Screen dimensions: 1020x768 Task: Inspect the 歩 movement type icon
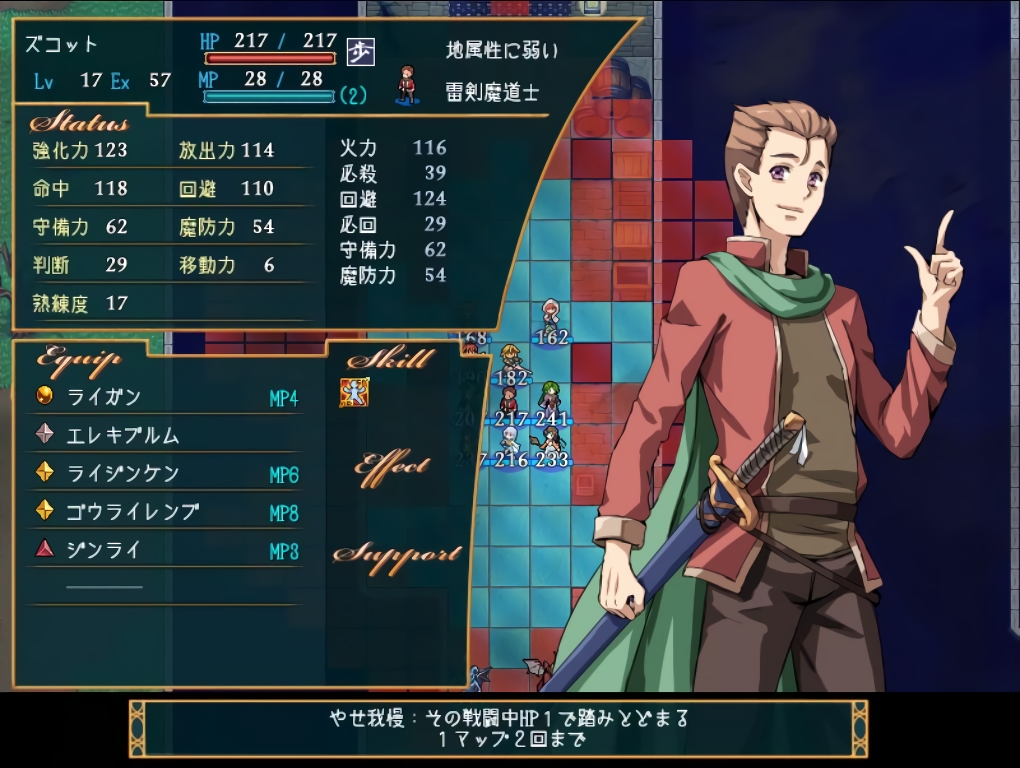[360, 51]
